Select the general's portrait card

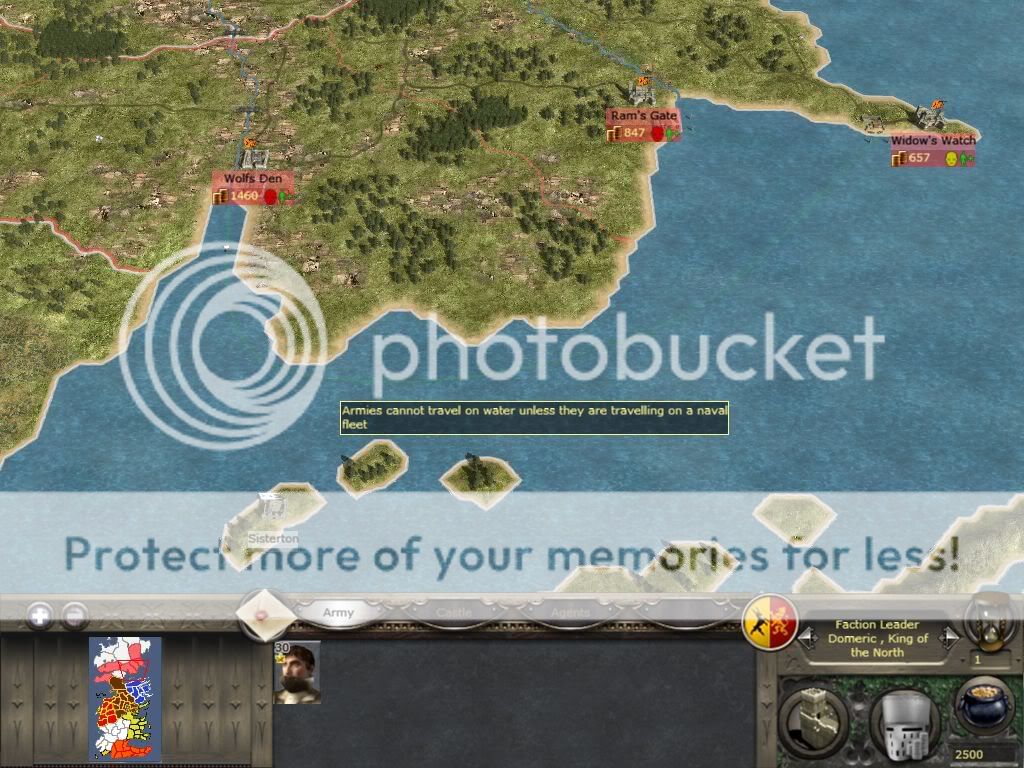coord(297,673)
